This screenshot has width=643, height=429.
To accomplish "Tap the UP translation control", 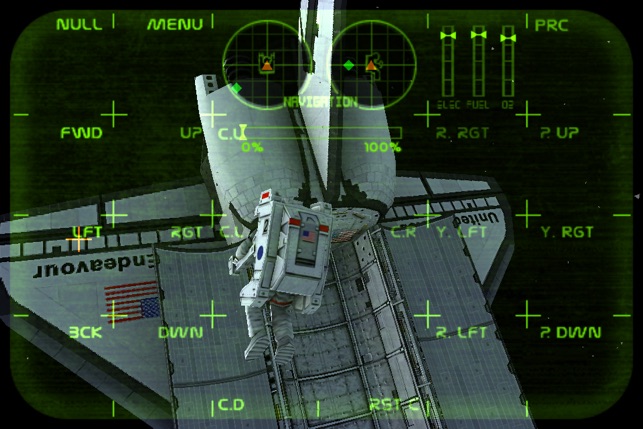I will [190, 133].
